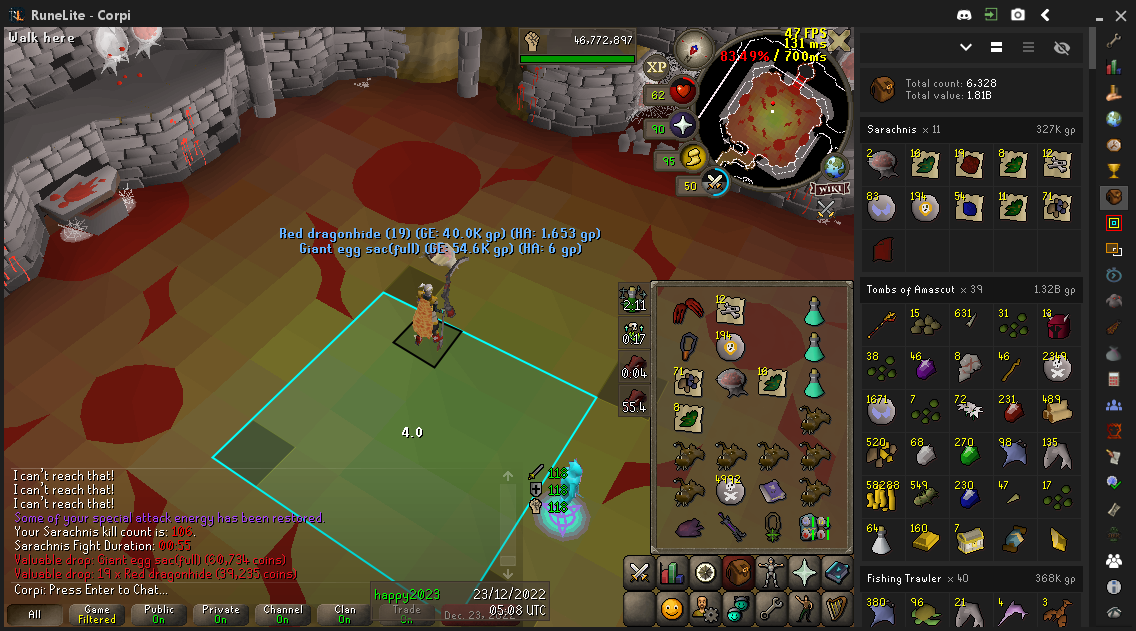Open the wrench Settings tab
The height and width of the screenshot is (631, 1136).
coord(771,608)
